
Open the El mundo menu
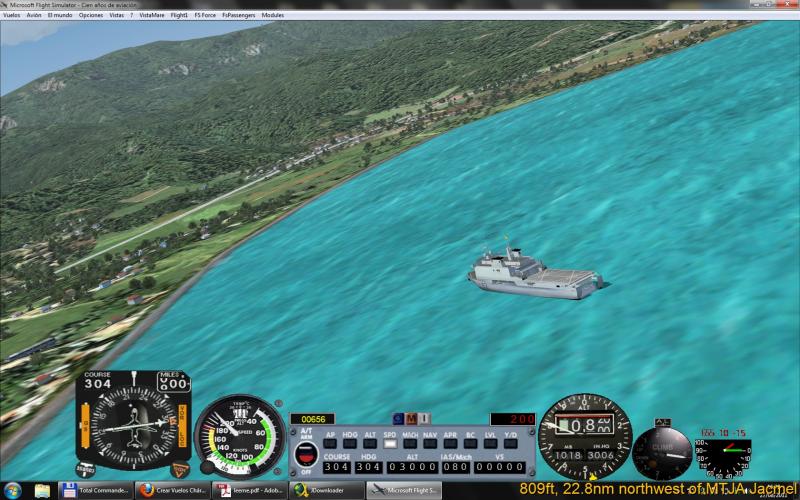click(x=60, y=16)
